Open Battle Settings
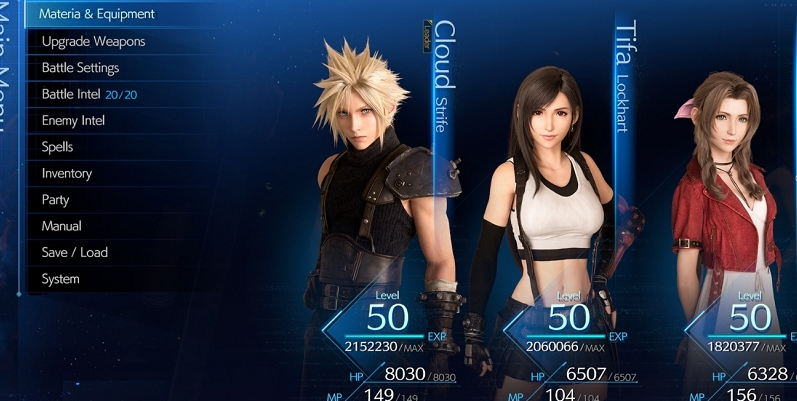The width and height of the screenshot is (797, 401). click(x=80, y=68)
